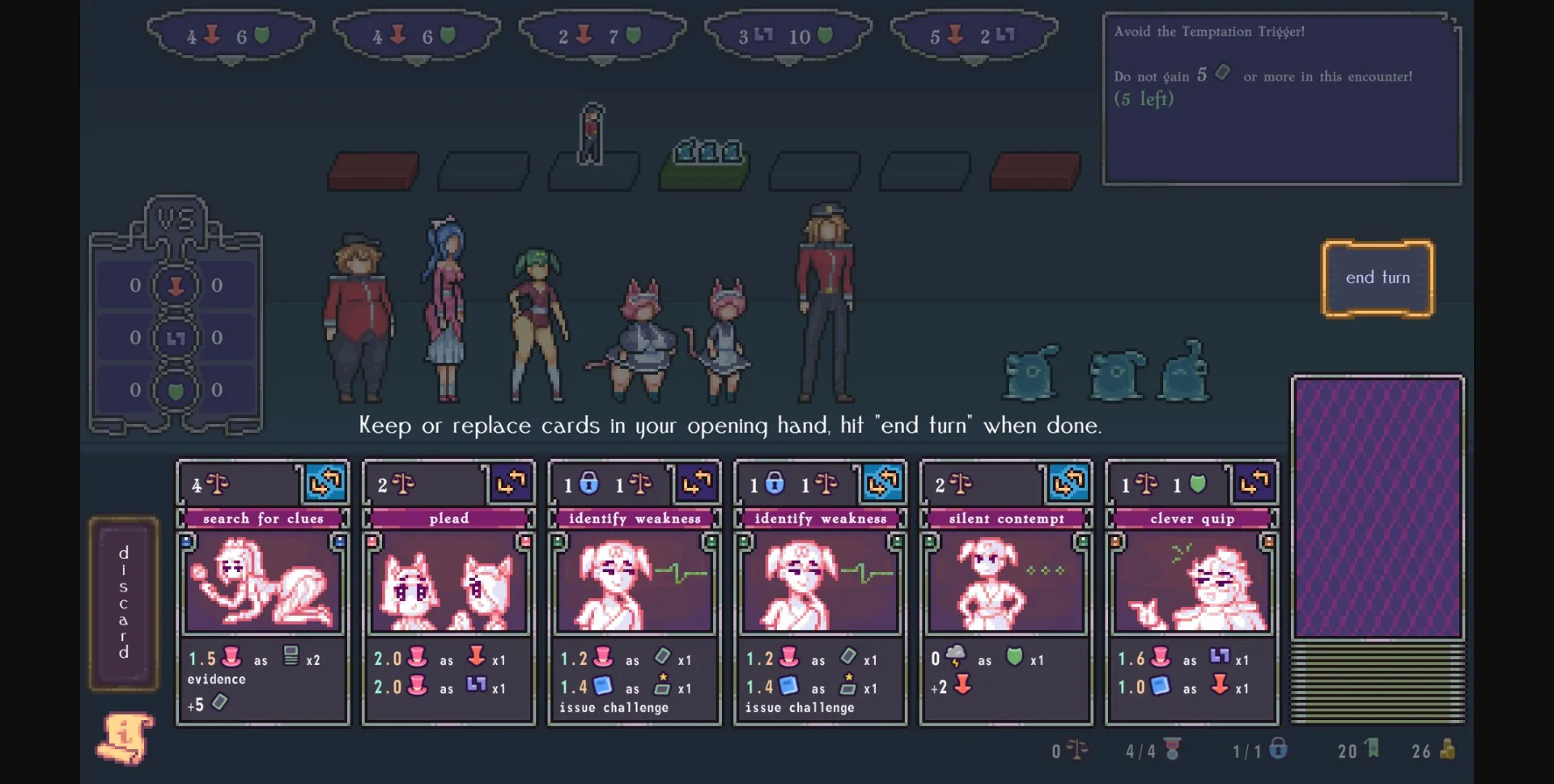Open the discard pile
Viewport: 1554px width, 784px height.
tap(124, 604)
